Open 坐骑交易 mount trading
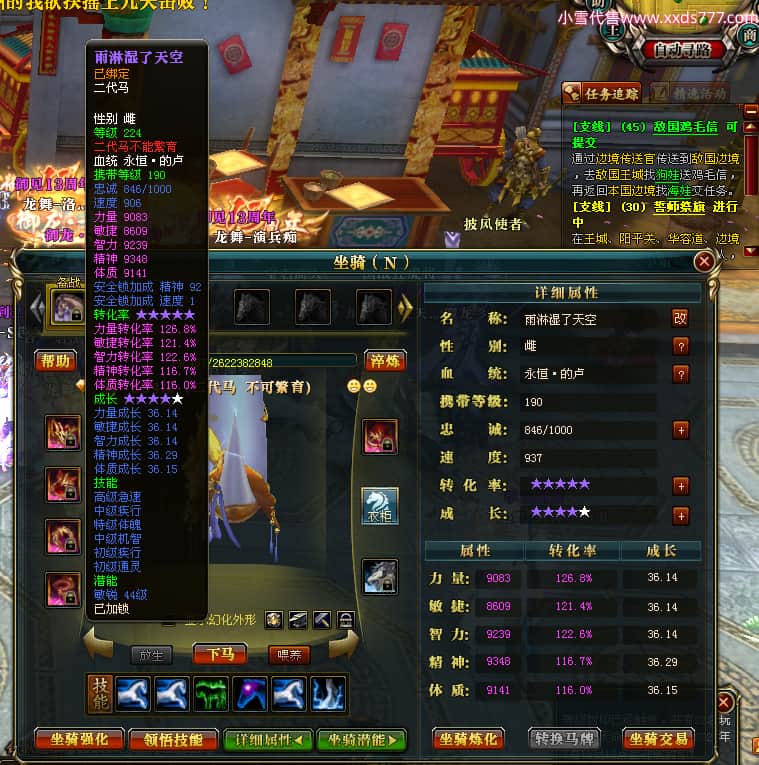Screen dimensions: 759x765 pos(658,739)
